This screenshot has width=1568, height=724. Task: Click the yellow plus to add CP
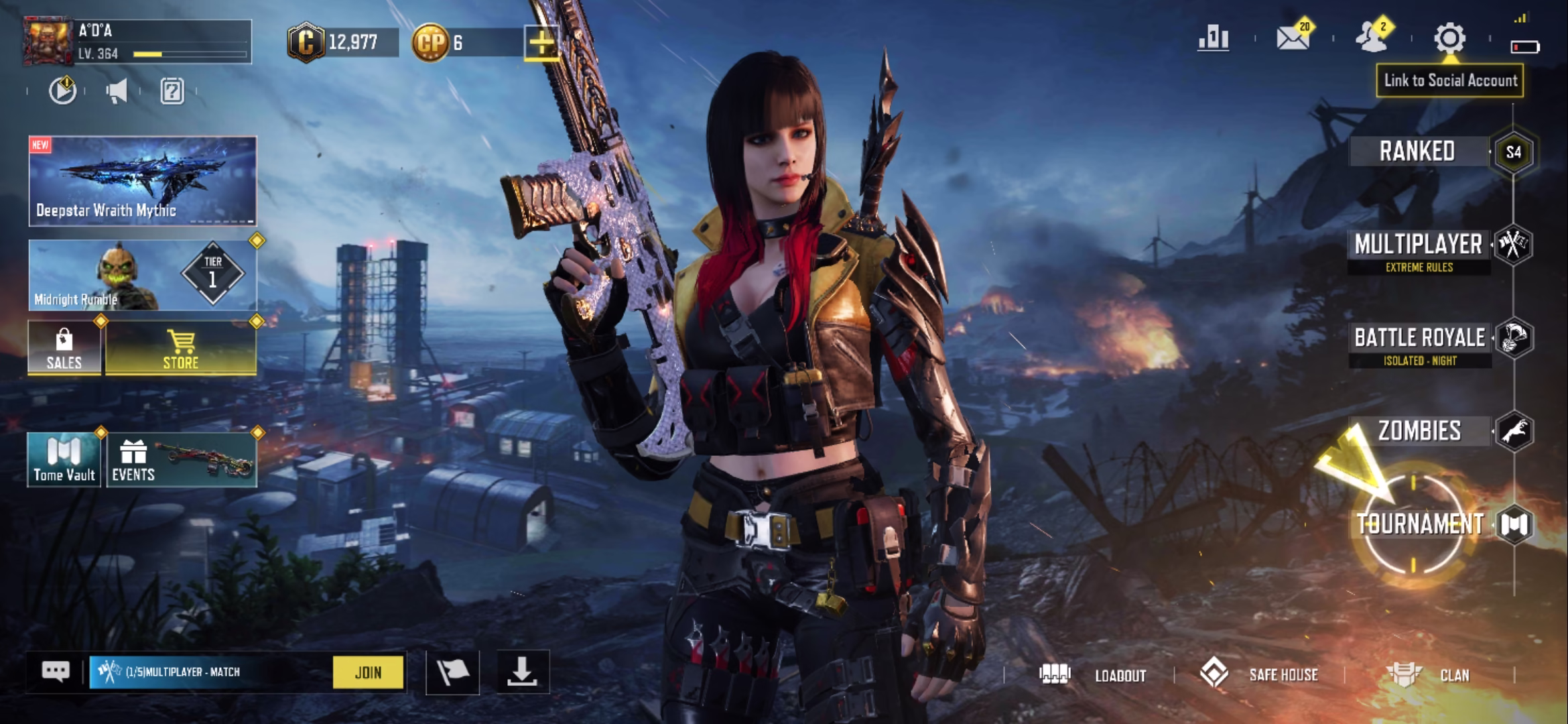point(541,44)
